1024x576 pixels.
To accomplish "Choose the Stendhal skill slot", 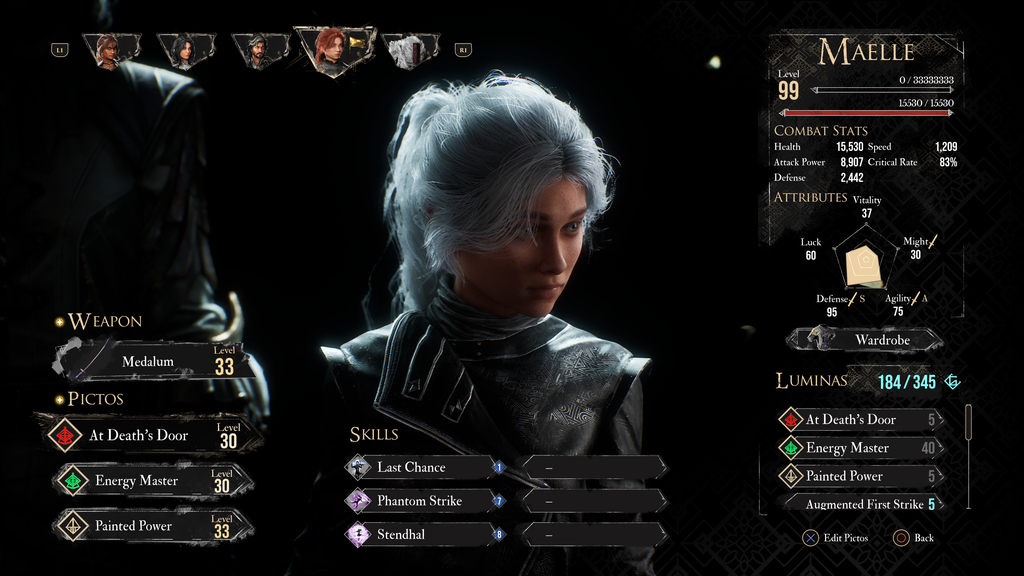I will (x=425, y=535).
